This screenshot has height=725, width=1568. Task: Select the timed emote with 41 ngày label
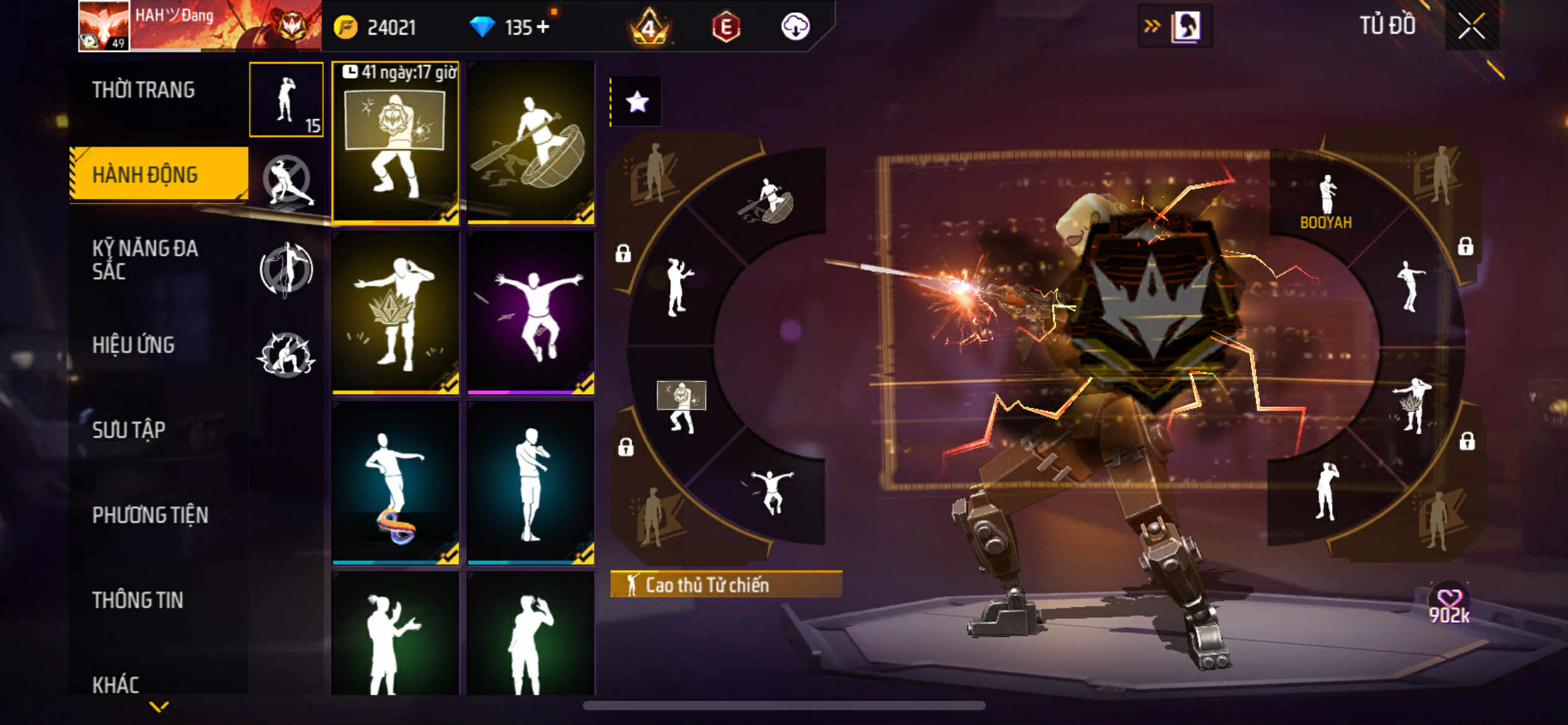[x=395, y=143]
